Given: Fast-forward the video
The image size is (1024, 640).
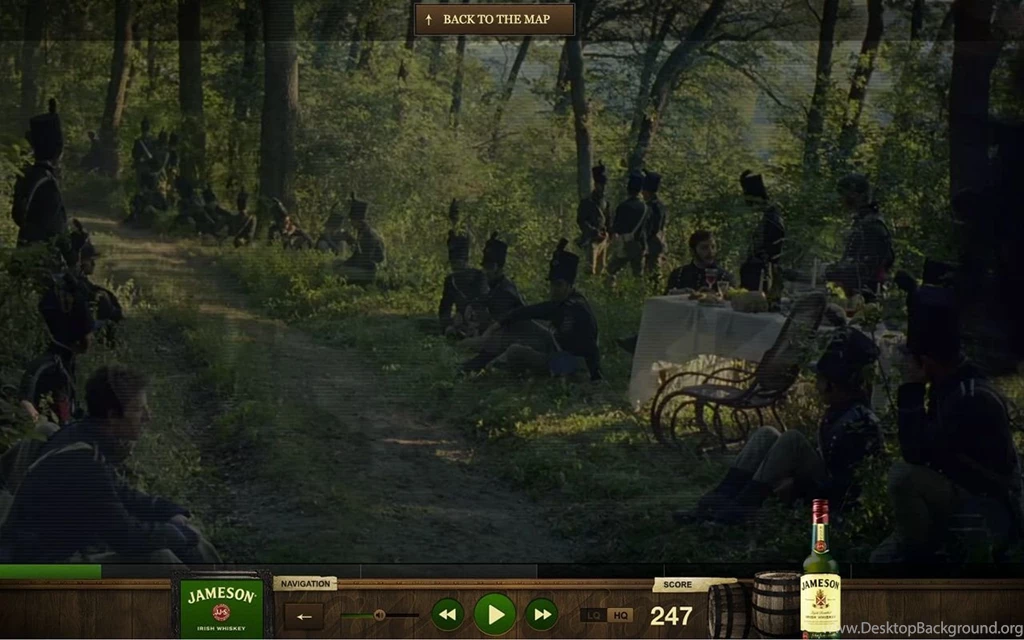Looking at the screenshot, I should click(x=541, y=614).
